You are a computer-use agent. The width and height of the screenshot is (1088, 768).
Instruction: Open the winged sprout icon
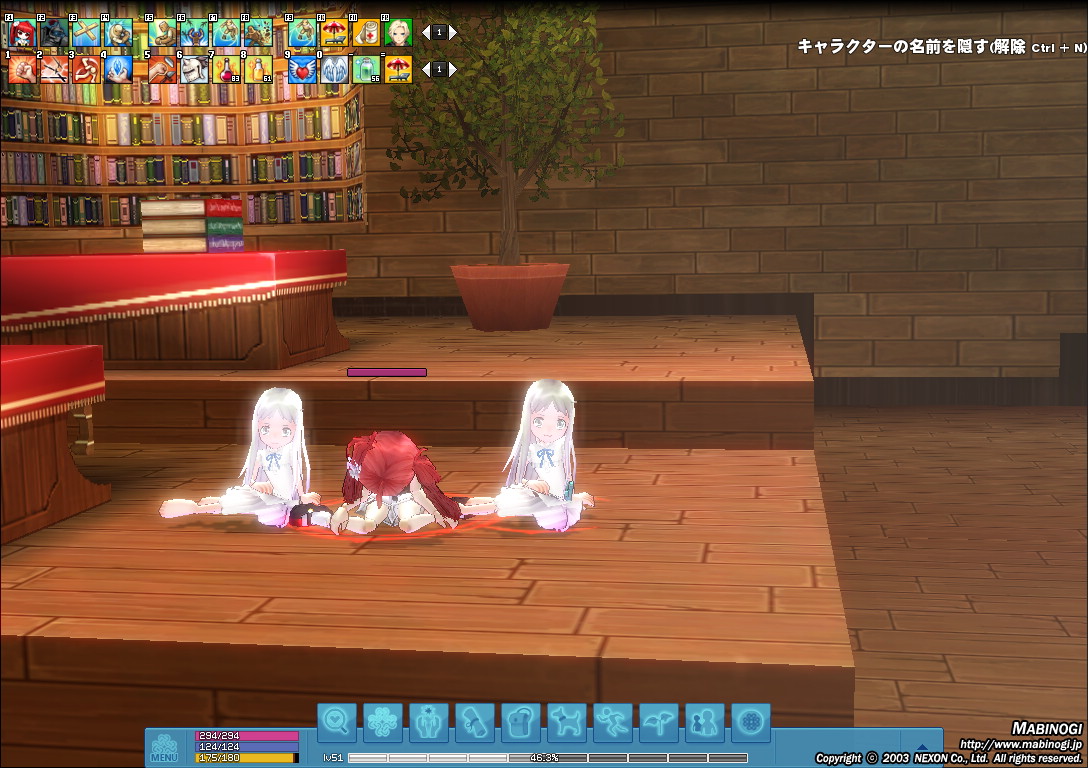(659, 721)
